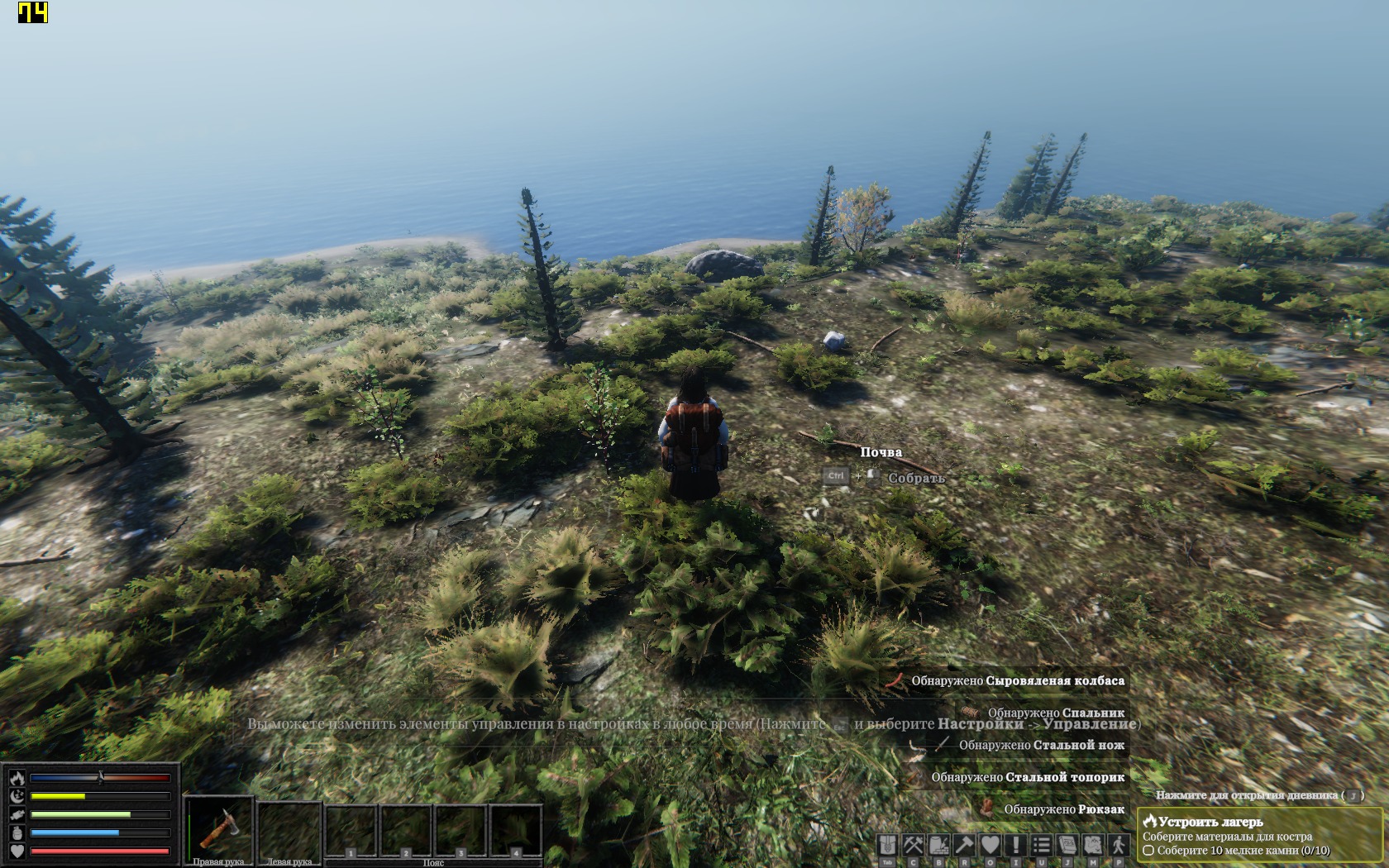Image resolution: width=1389 pixels, height=868 pixels.
Task: Open the list icon with three lines
Action: click(x=1042, y=845)
